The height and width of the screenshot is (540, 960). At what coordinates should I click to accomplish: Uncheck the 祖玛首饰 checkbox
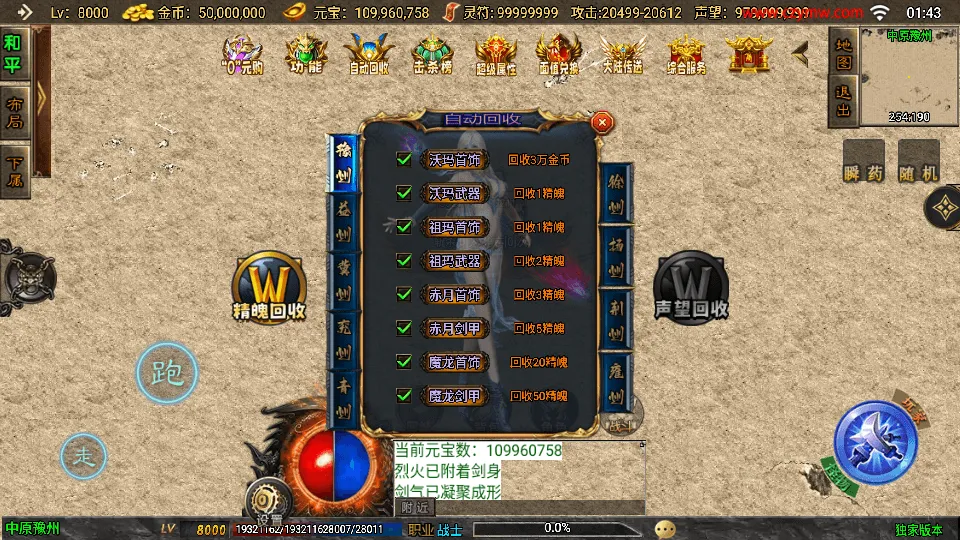[x=404, y=227]
